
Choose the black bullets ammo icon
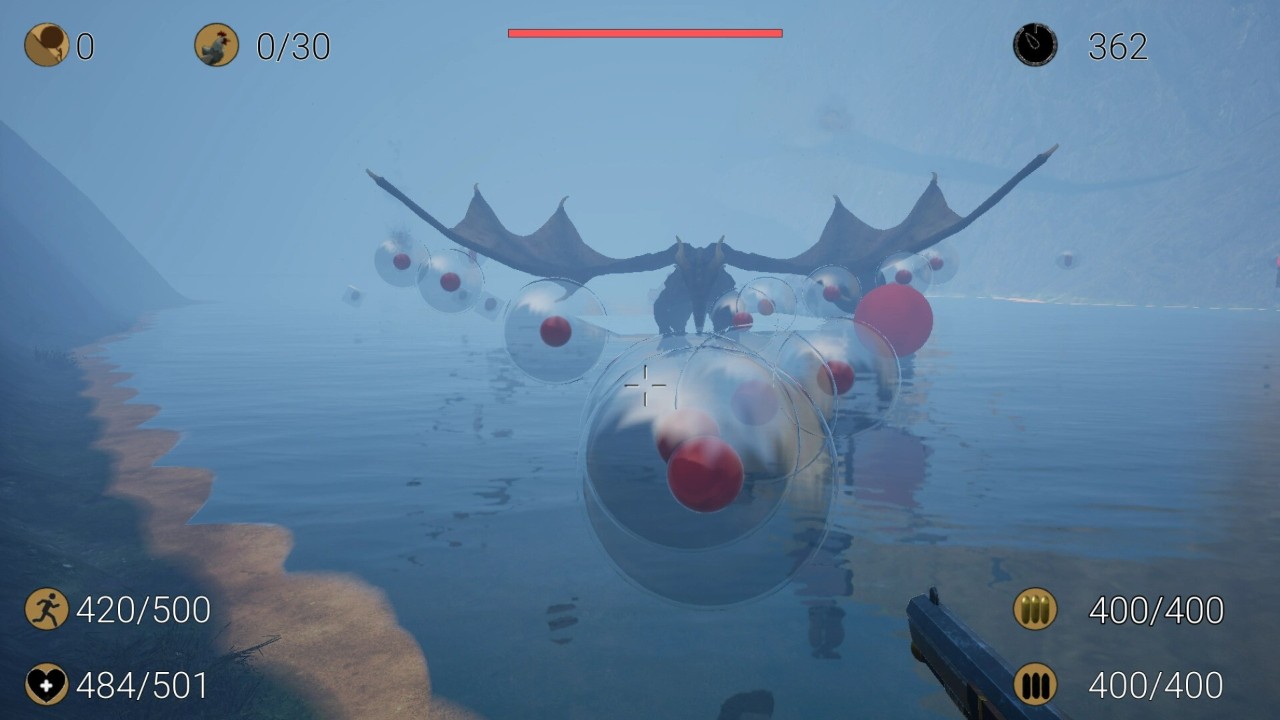tap(1035, 685)
